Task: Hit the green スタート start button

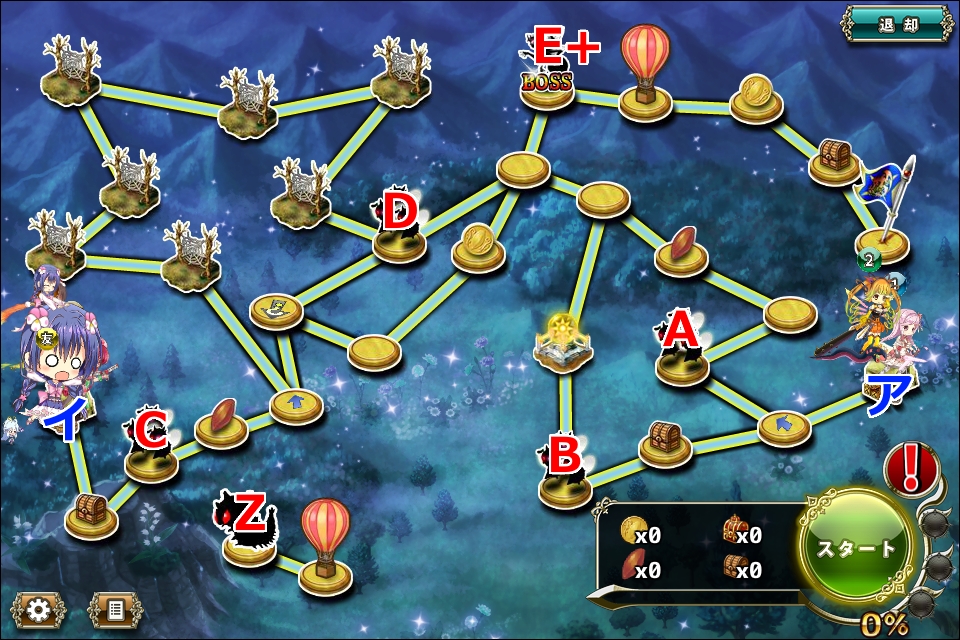Action: (x=855, y=548)
